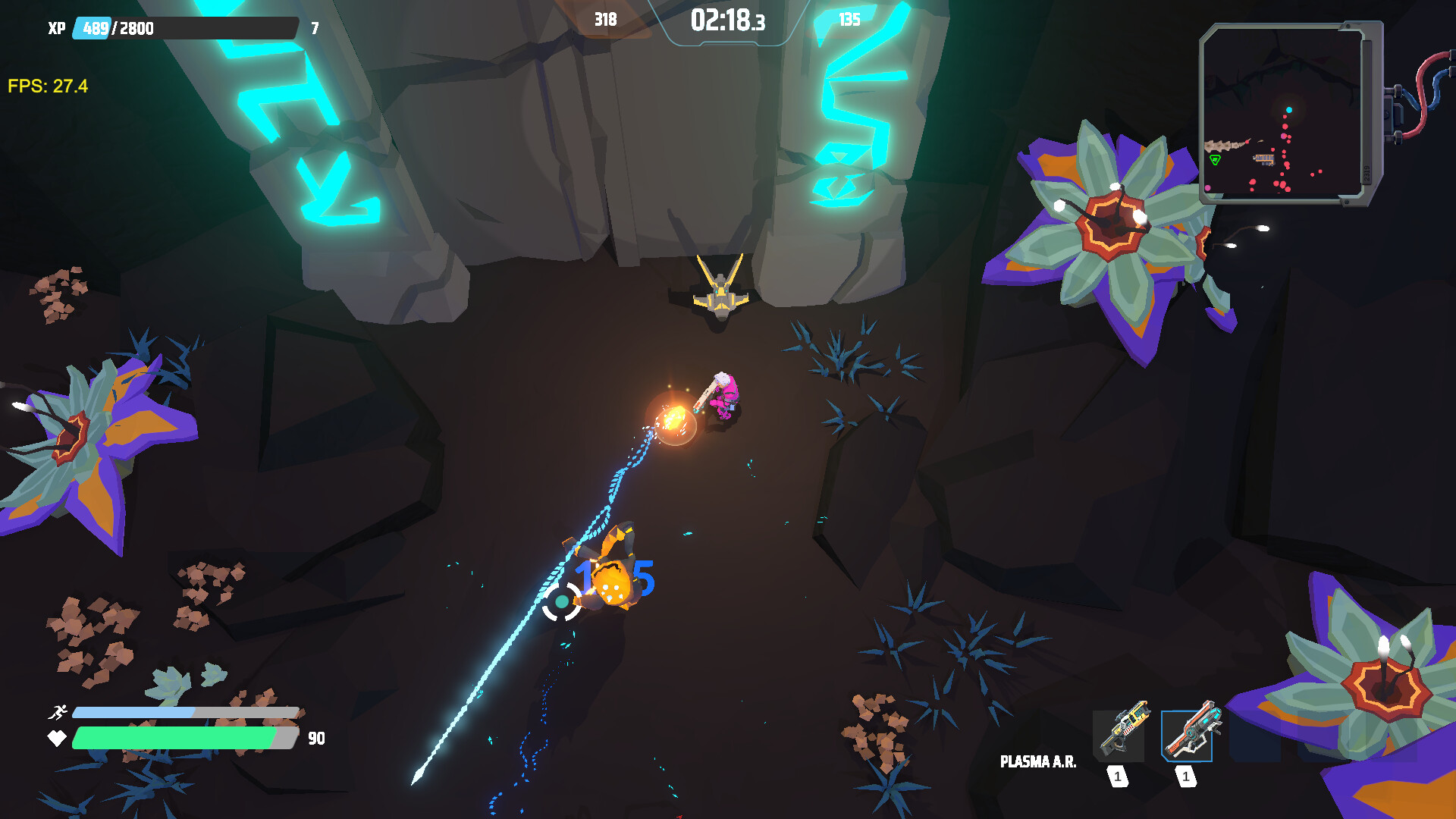The height and width of the screenshot is (819, 1456).
Task: Click the green player marker on the minimap
Action: coord(1216,161)
